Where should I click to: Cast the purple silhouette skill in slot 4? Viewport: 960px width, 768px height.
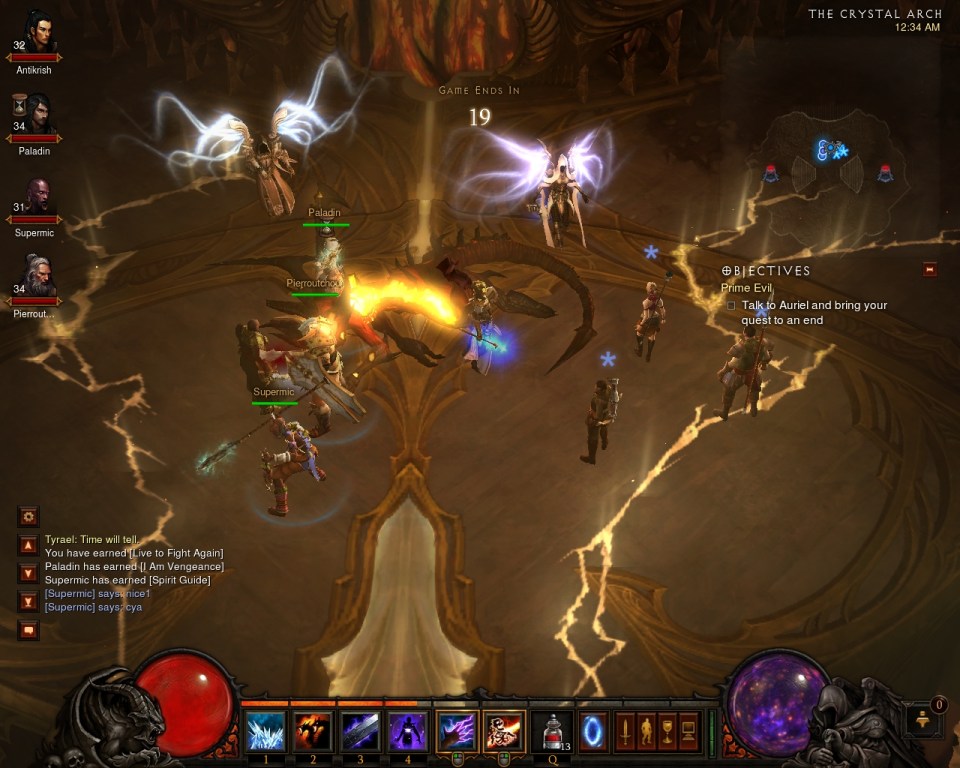(408, 731)
